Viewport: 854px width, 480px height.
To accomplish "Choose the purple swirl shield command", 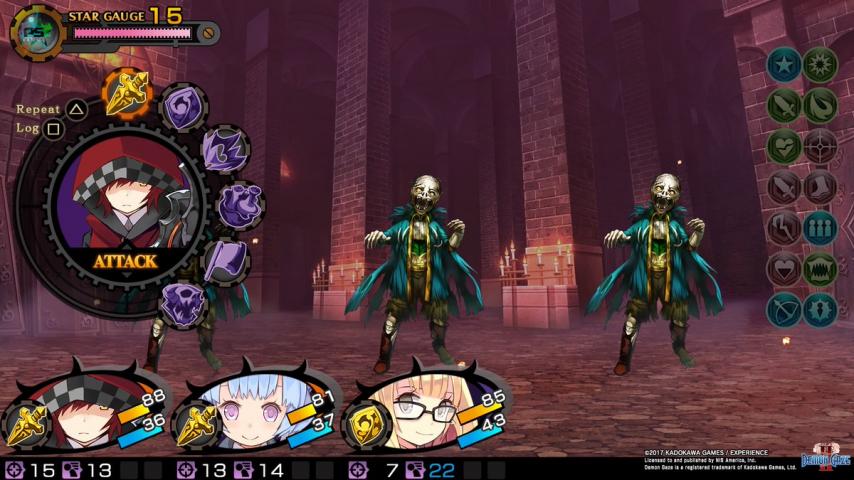I will (184, 107).
